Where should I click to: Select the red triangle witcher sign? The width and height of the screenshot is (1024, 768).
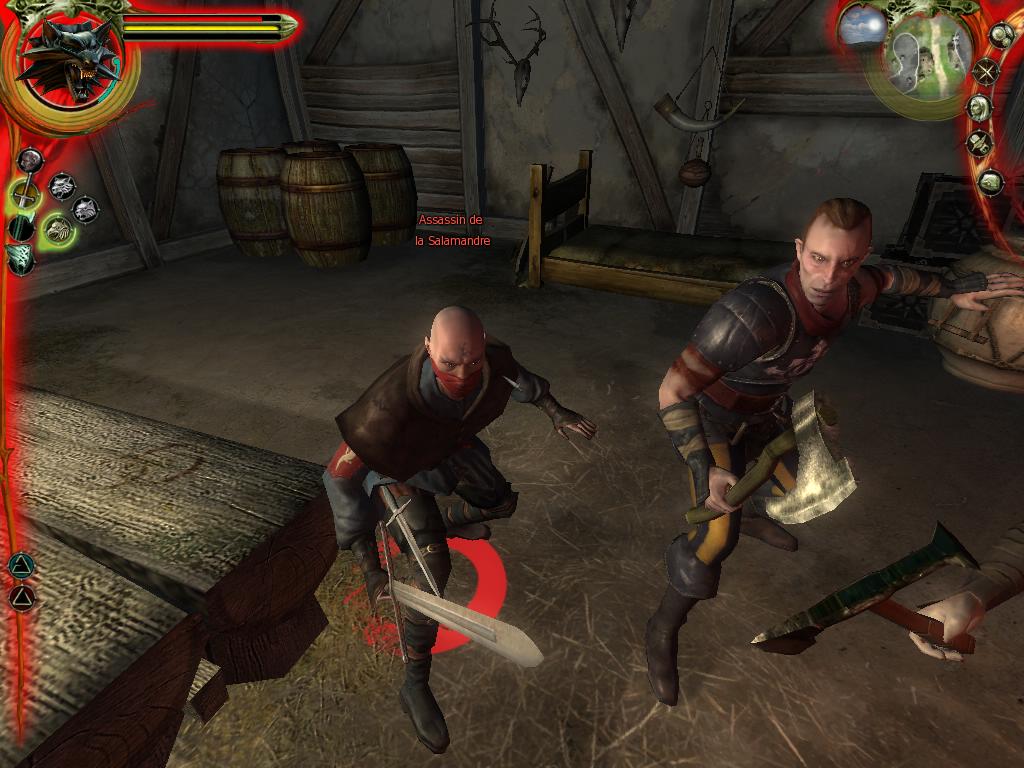click(21, 597)
